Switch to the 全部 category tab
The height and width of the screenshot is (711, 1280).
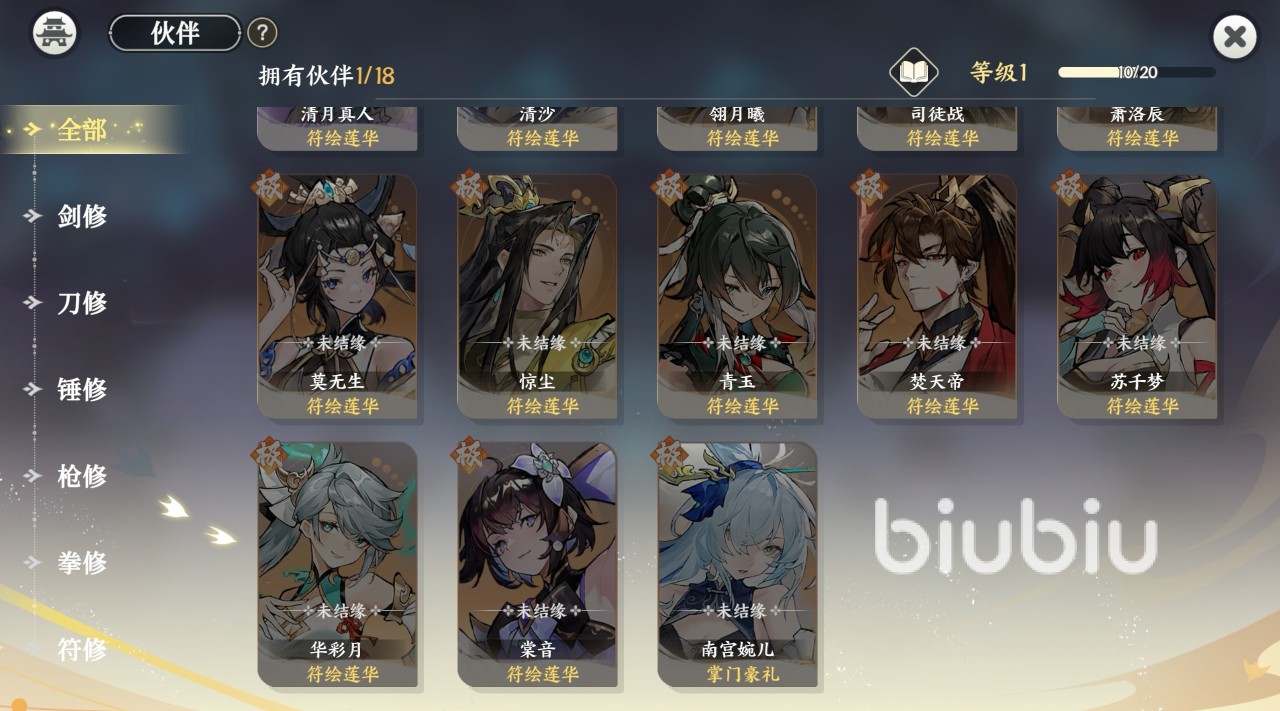[82, 130]
